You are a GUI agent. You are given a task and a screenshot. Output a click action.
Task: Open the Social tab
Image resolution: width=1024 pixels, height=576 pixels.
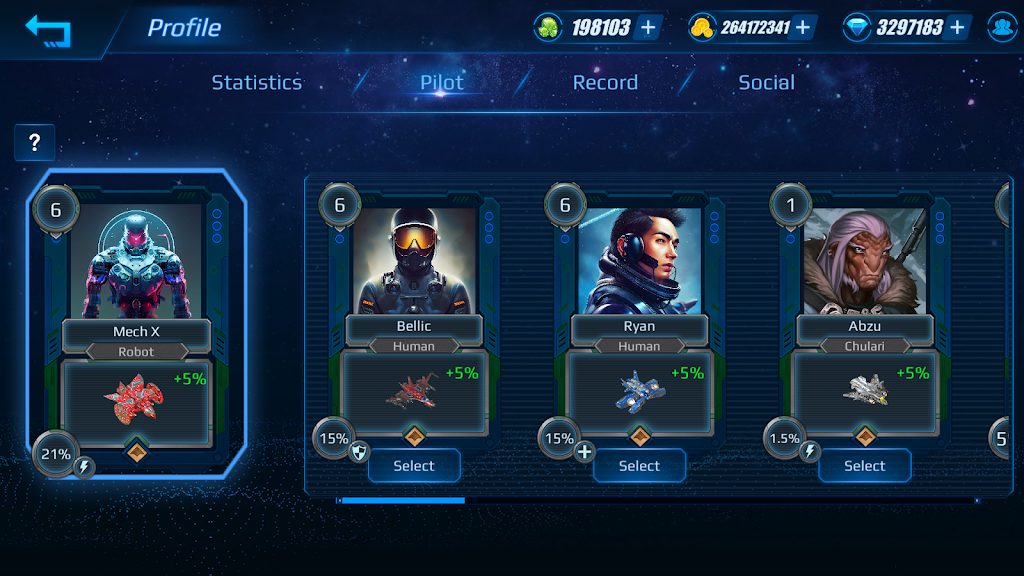tap(766, 83)
